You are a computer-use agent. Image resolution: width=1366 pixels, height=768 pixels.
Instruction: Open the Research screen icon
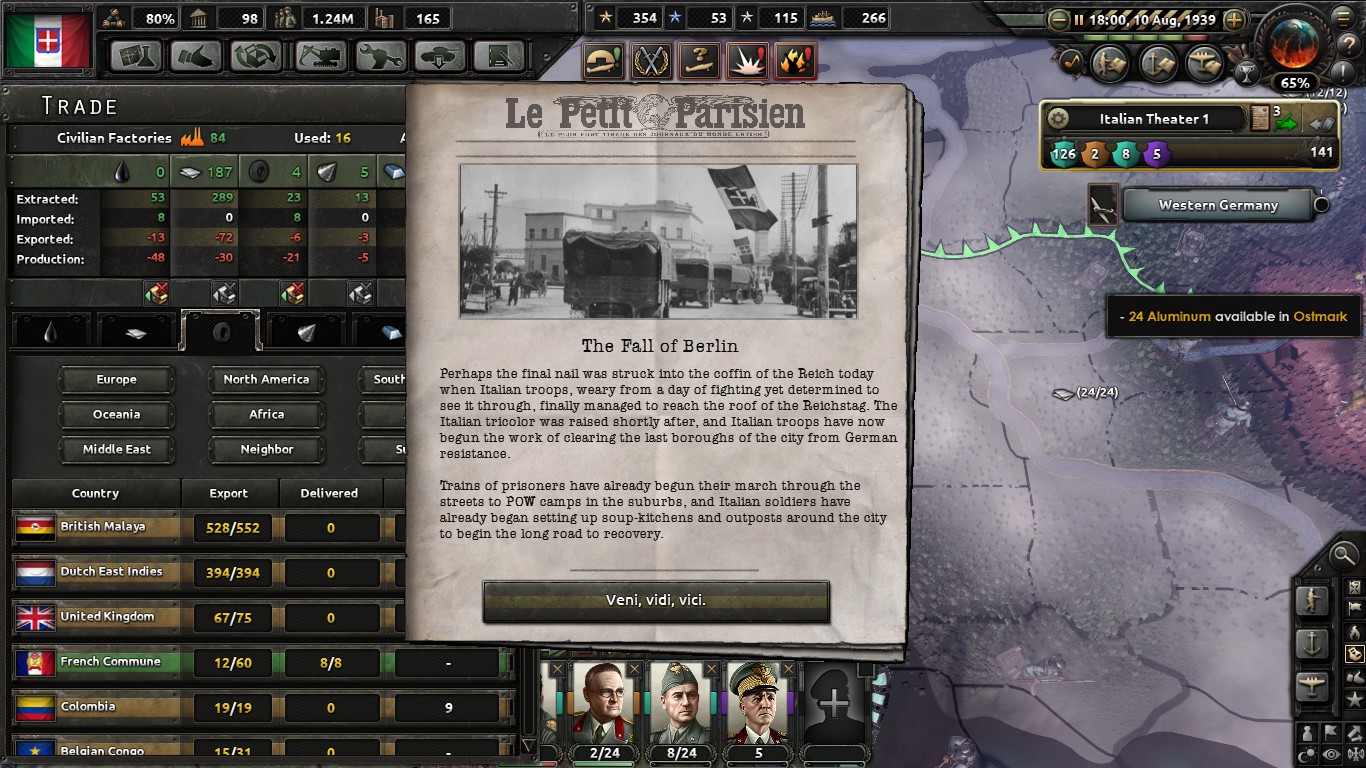coord(136,57)
